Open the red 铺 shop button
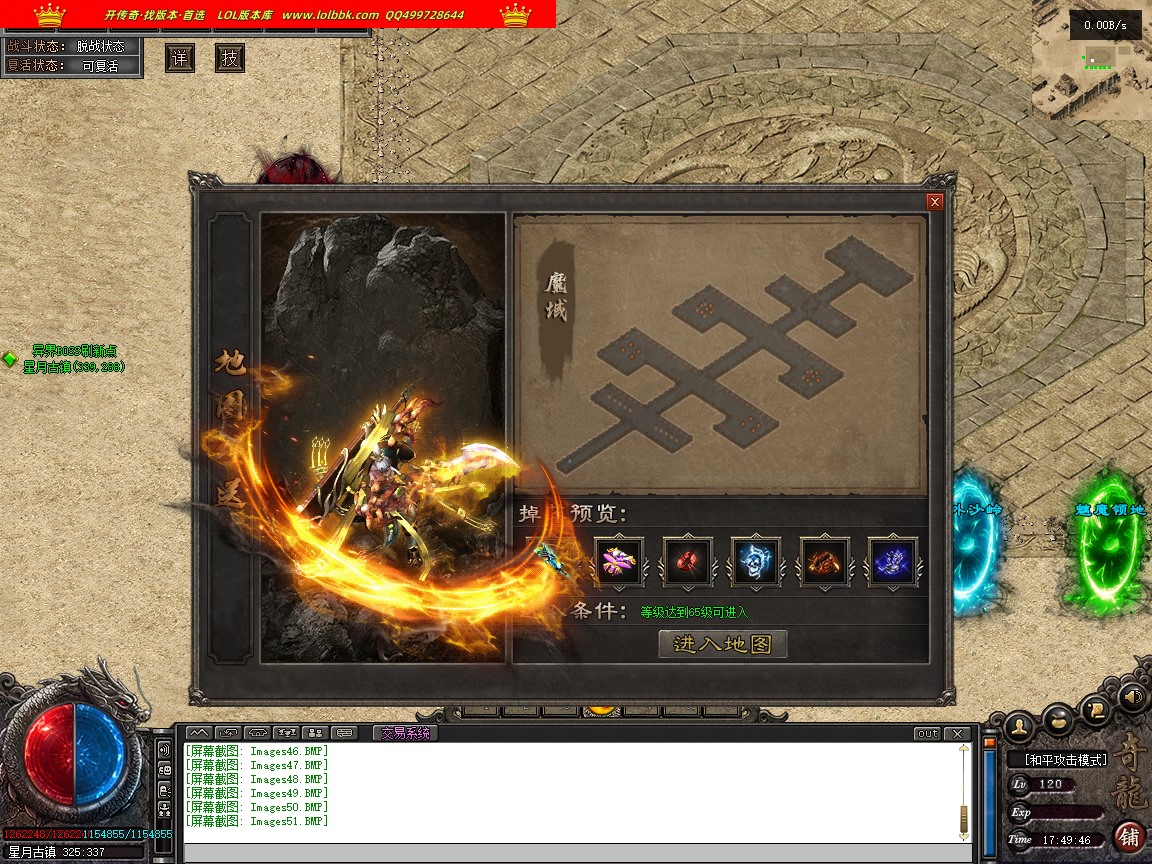The image size is (1152, 864). pyautogui.click(x=1130, y=836)
